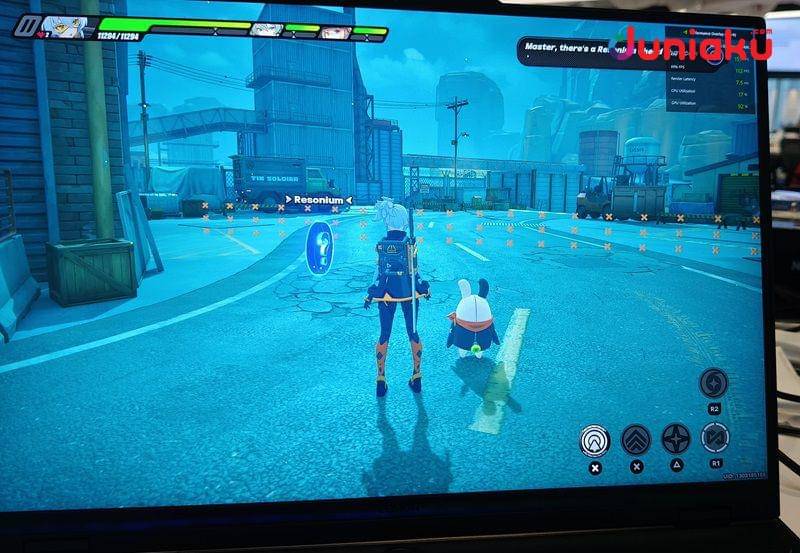Tap the double-chevron dash icon
The height and width of the screenshot is (553, 800).
[636, 439]
